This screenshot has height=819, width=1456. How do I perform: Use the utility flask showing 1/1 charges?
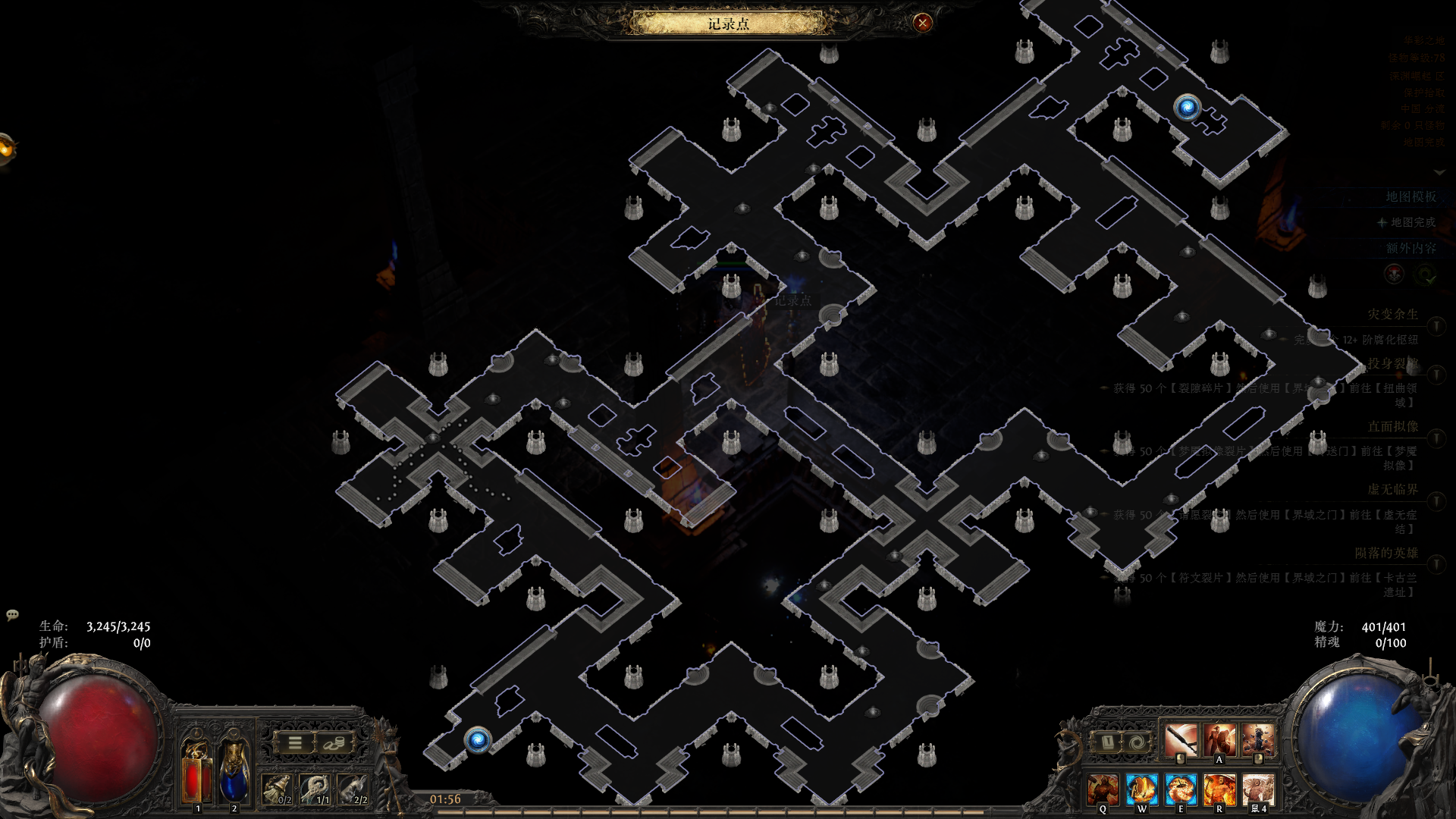[x=315, y=789]
